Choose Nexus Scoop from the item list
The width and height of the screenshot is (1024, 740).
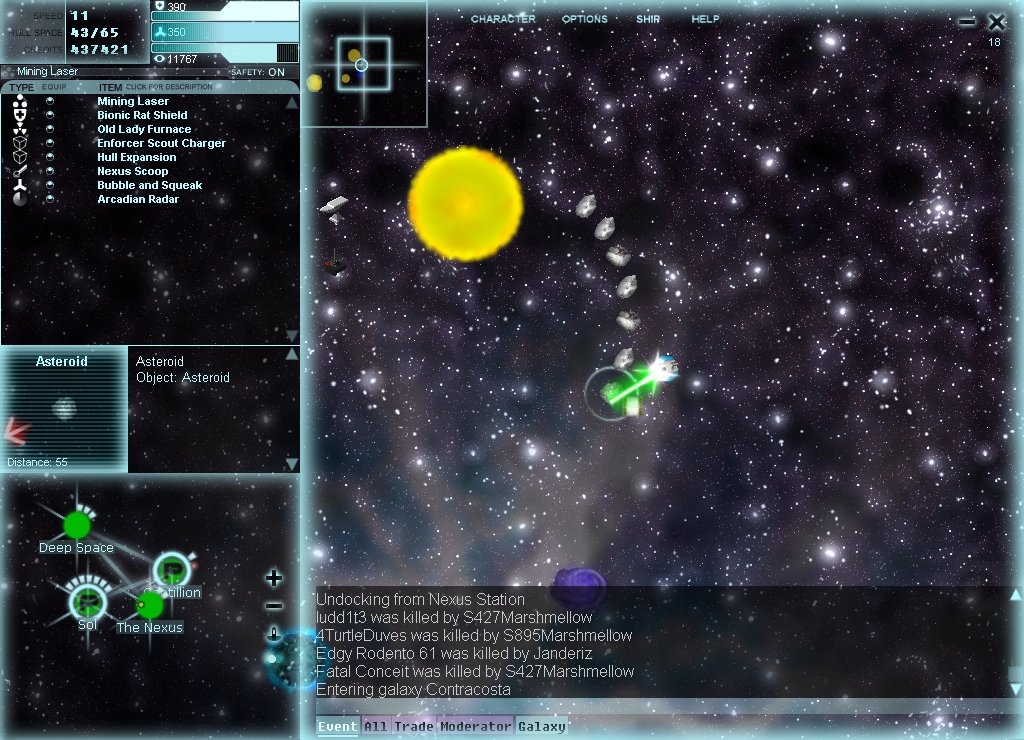pos(132,171)
